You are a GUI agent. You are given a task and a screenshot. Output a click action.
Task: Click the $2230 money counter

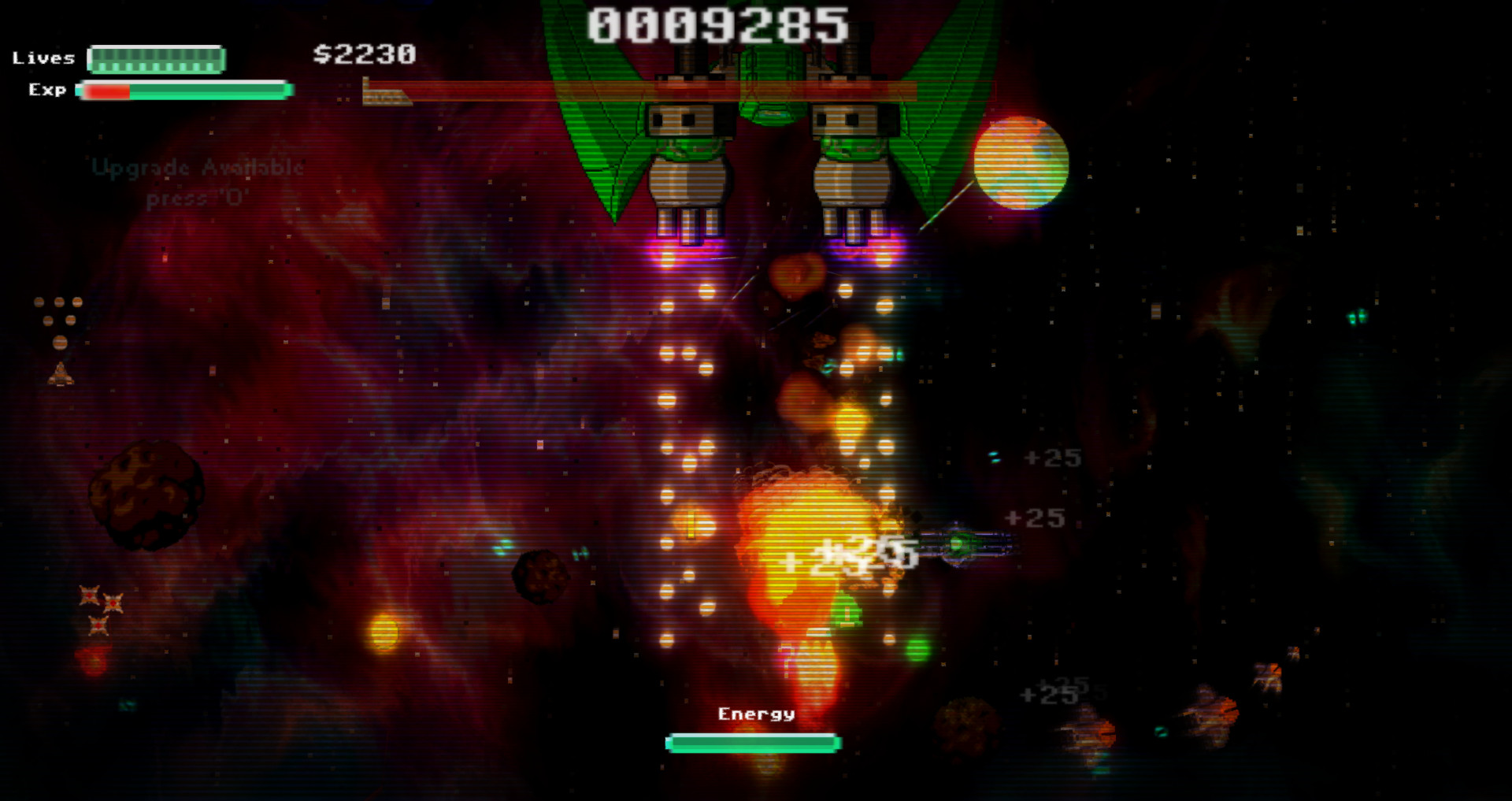coord(363,55)
